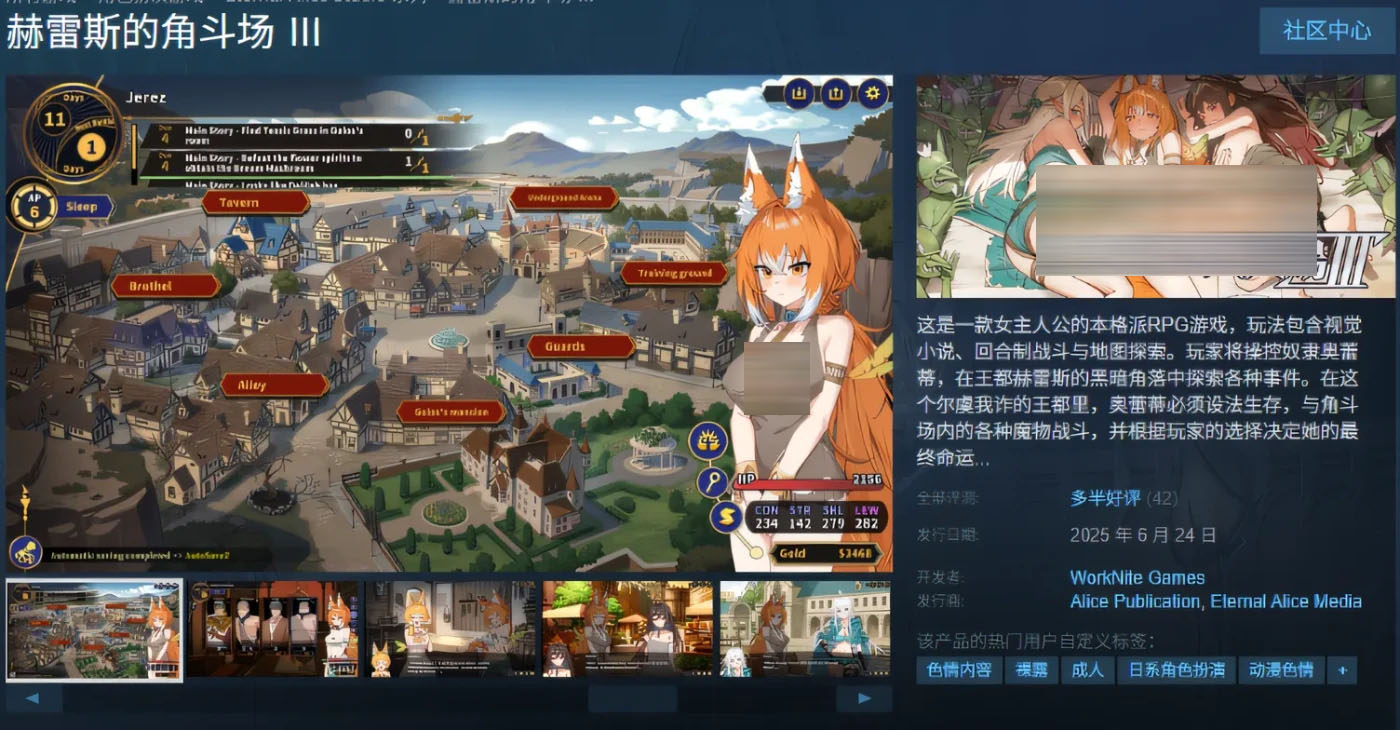The height and width of the screenshot is (730, 1400).
Task: Click the in-game settings gear icon
Action: point(871,94)
